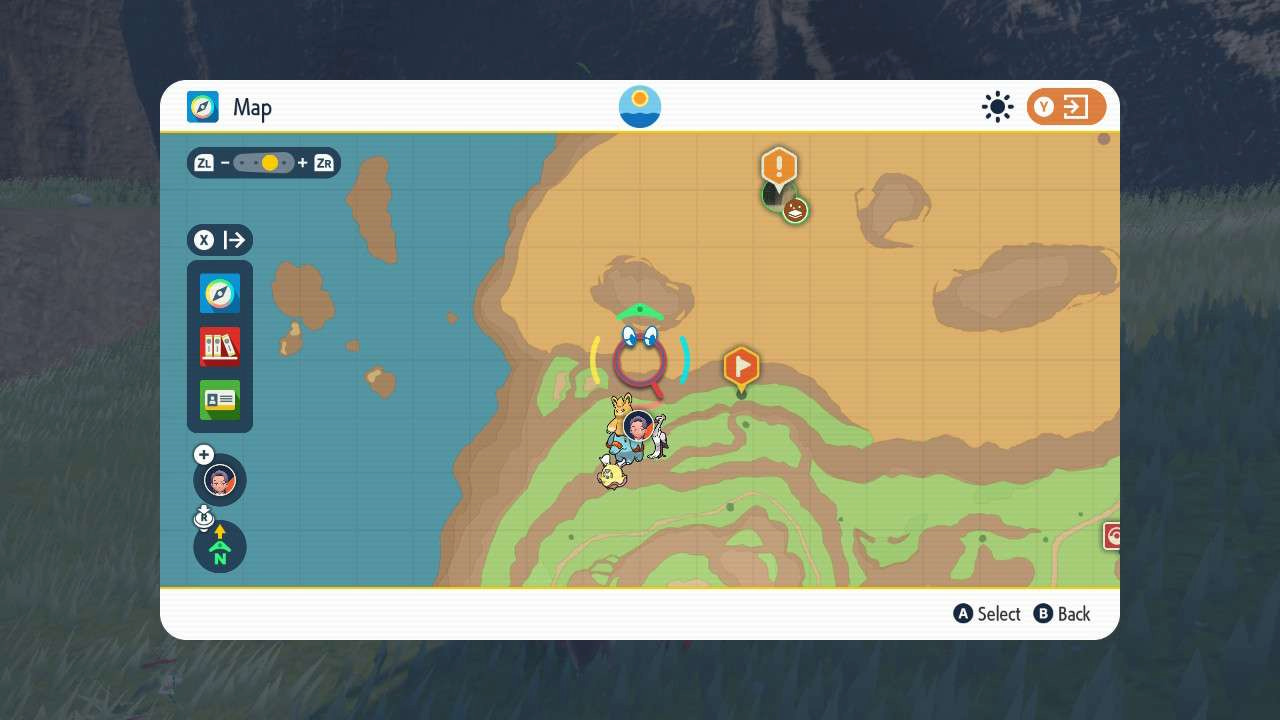Select the green north compass arrow
The height and width of the screenshot is (720, 1280).
coord(219,547)
